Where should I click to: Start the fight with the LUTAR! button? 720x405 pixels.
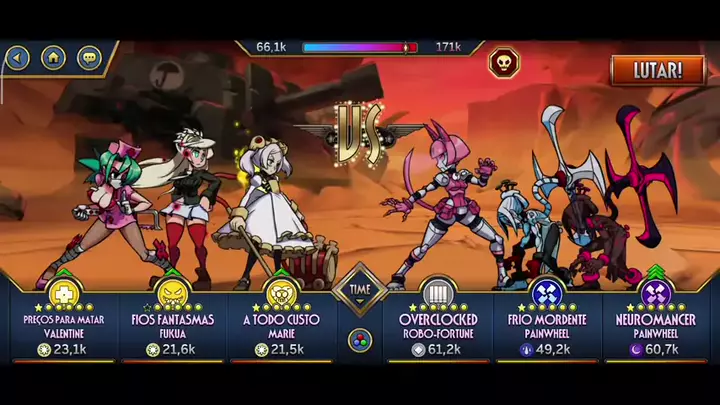pyautogui.click(x=658, y=70)
